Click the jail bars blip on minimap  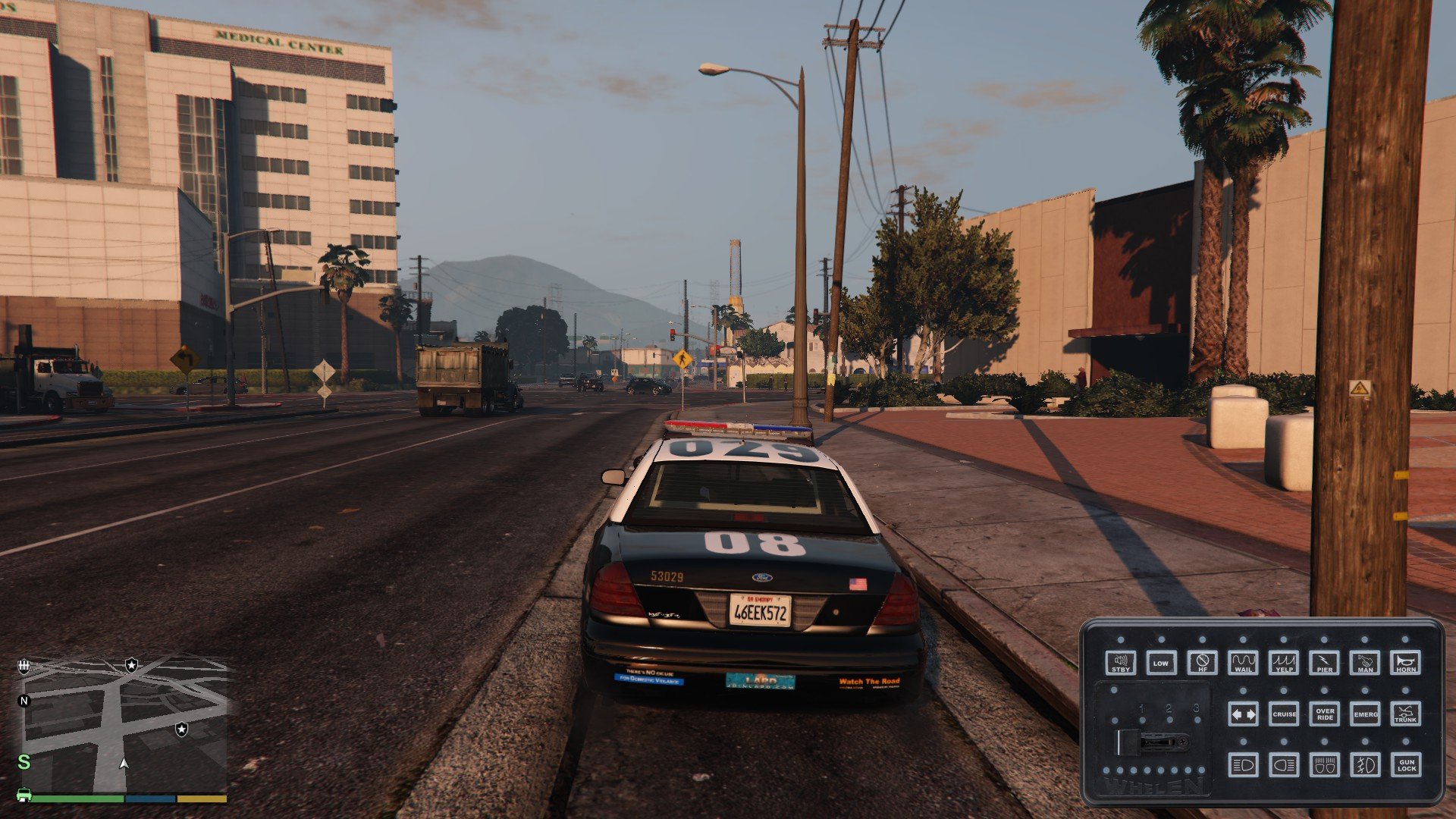pyautogui.click(x=24, y=666)
